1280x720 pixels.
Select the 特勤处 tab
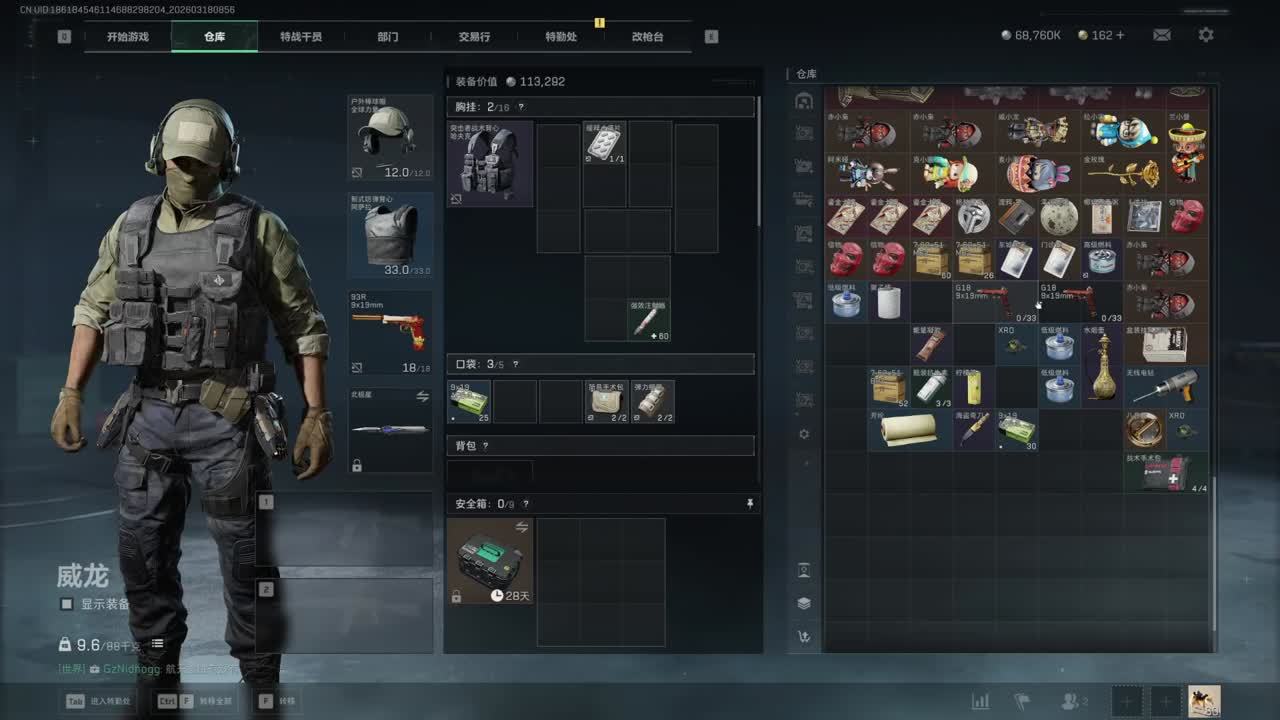click(561, 37)
